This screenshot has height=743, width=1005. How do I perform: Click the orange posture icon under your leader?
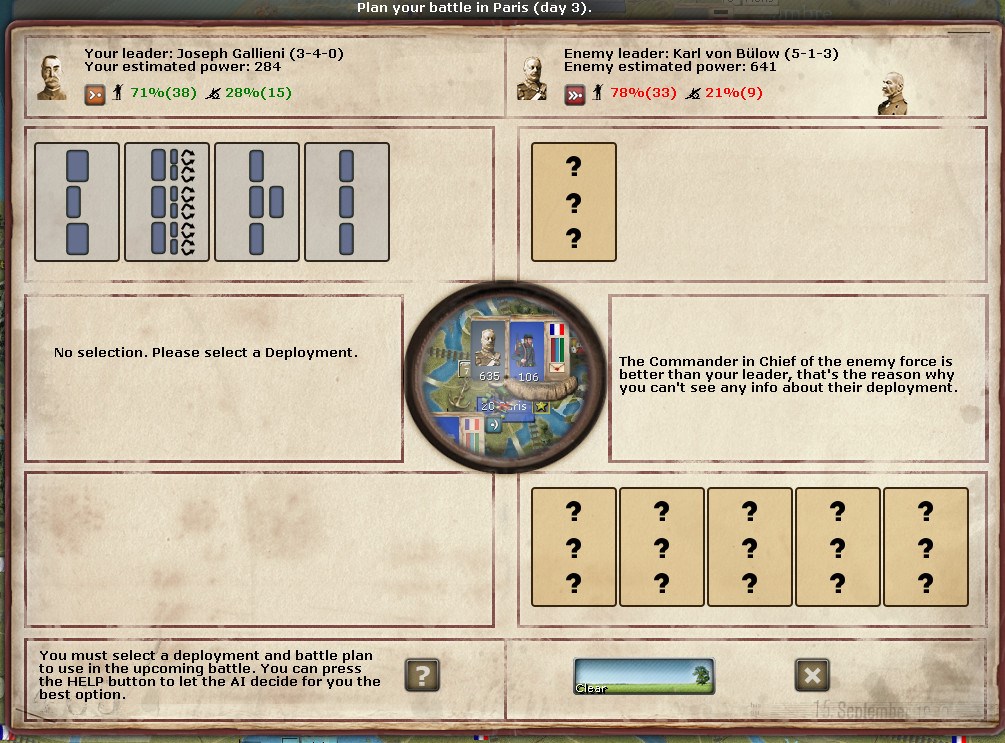[94, 94]
